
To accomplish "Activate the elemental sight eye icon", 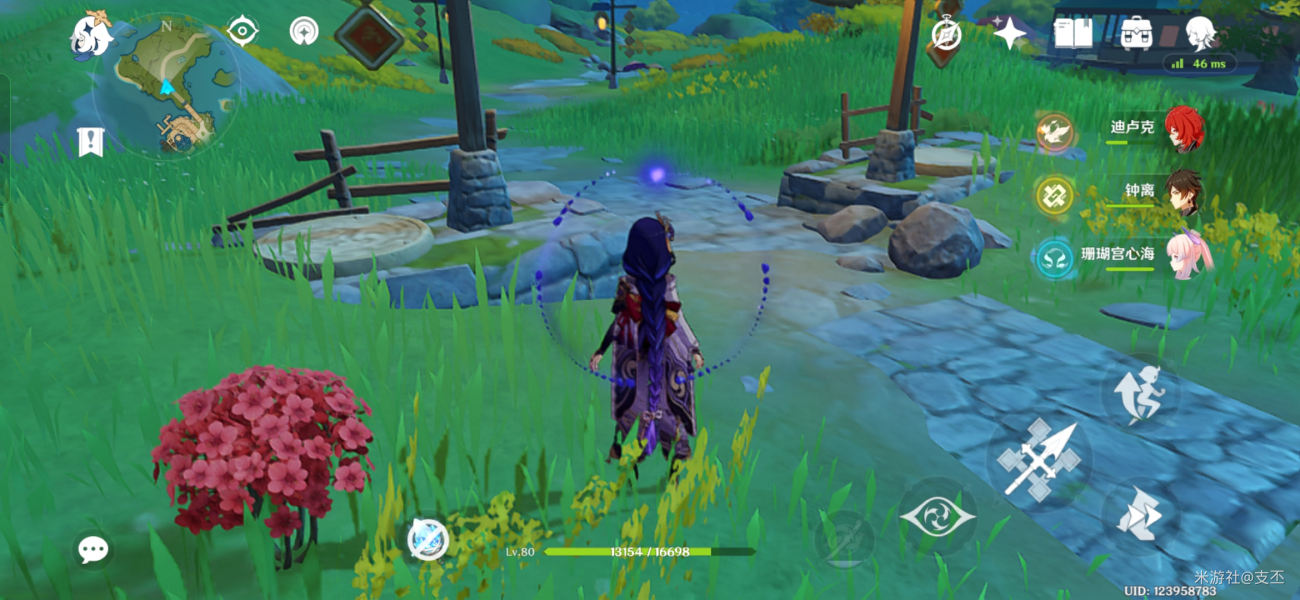I will coord(242,31).
